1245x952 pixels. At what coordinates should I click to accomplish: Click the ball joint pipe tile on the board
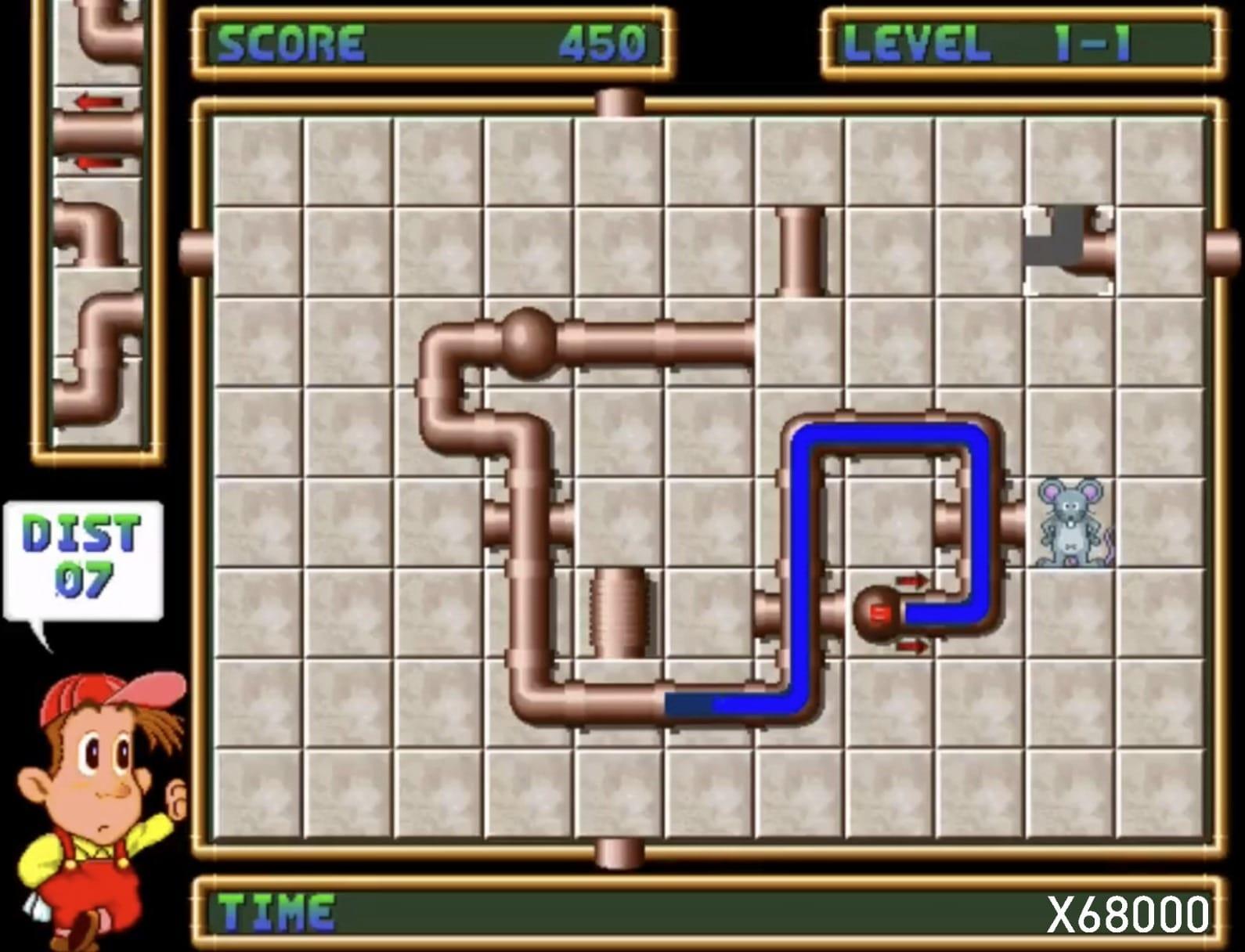point(529,341)
